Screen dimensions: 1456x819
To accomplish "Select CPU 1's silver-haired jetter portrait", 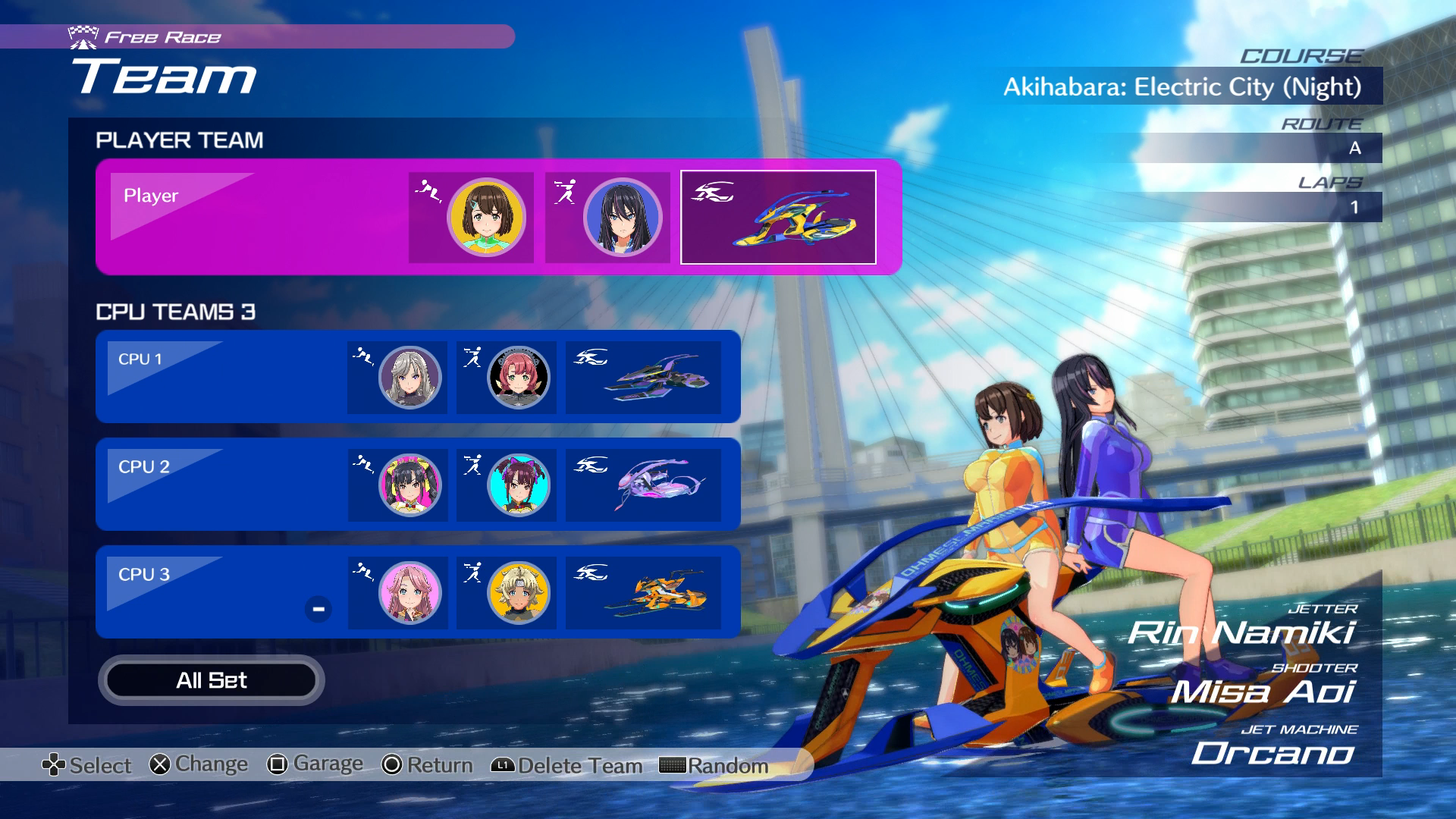I will [409, 377].
